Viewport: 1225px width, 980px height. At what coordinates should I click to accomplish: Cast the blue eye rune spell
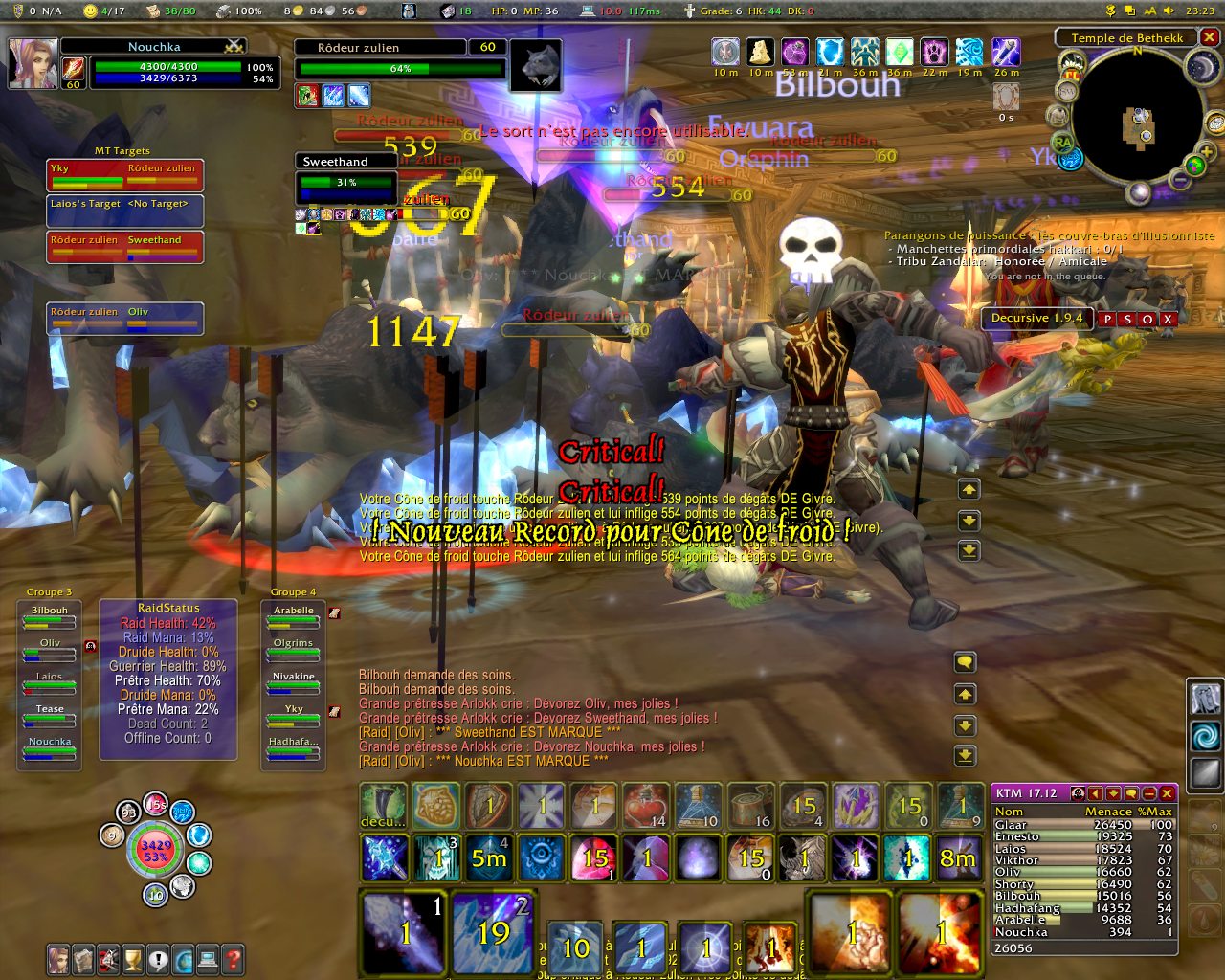click(541, 857)
